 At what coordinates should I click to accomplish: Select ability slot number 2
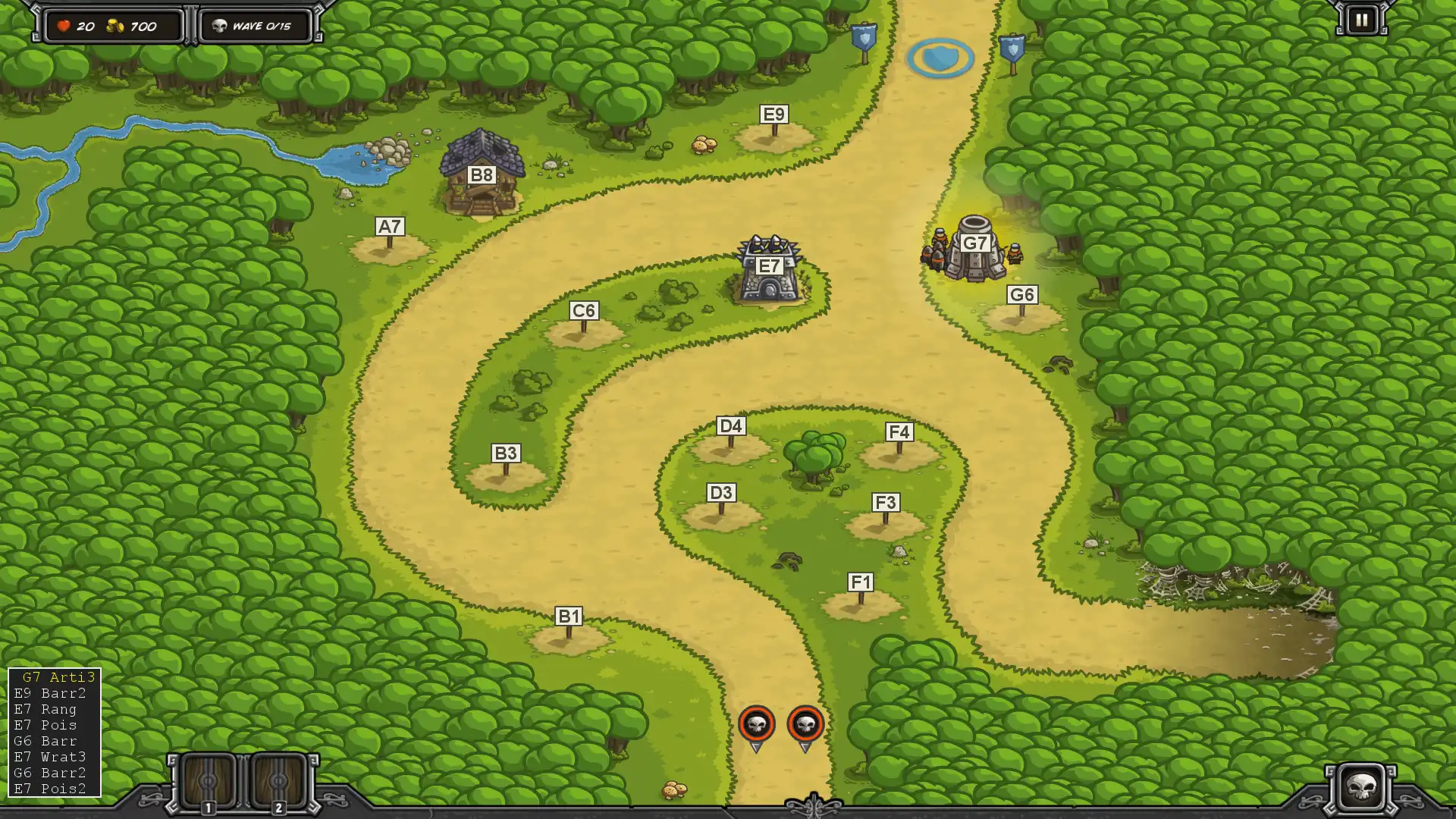[278, 783]
